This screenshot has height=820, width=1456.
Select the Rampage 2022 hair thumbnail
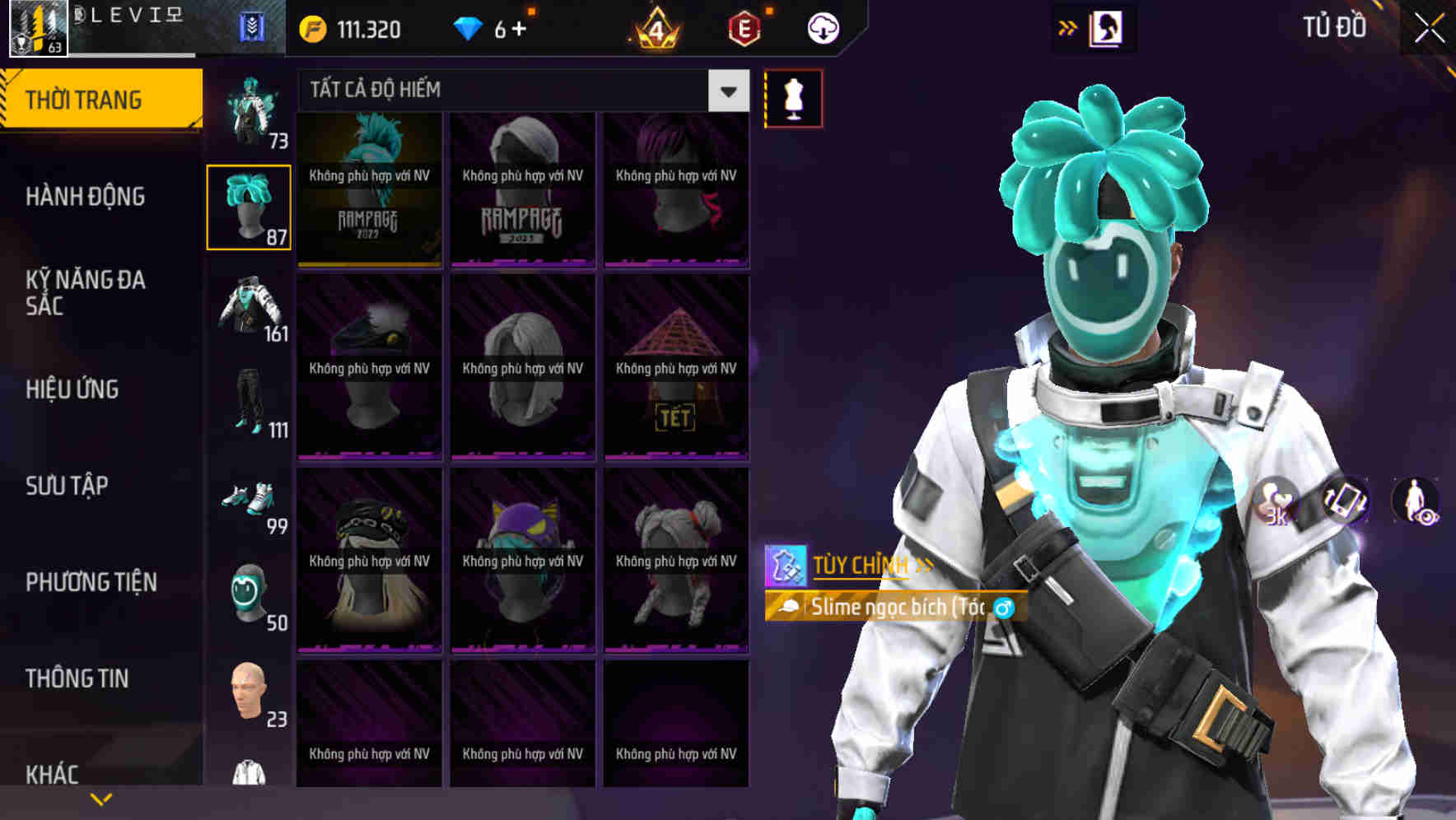(369, 189)
